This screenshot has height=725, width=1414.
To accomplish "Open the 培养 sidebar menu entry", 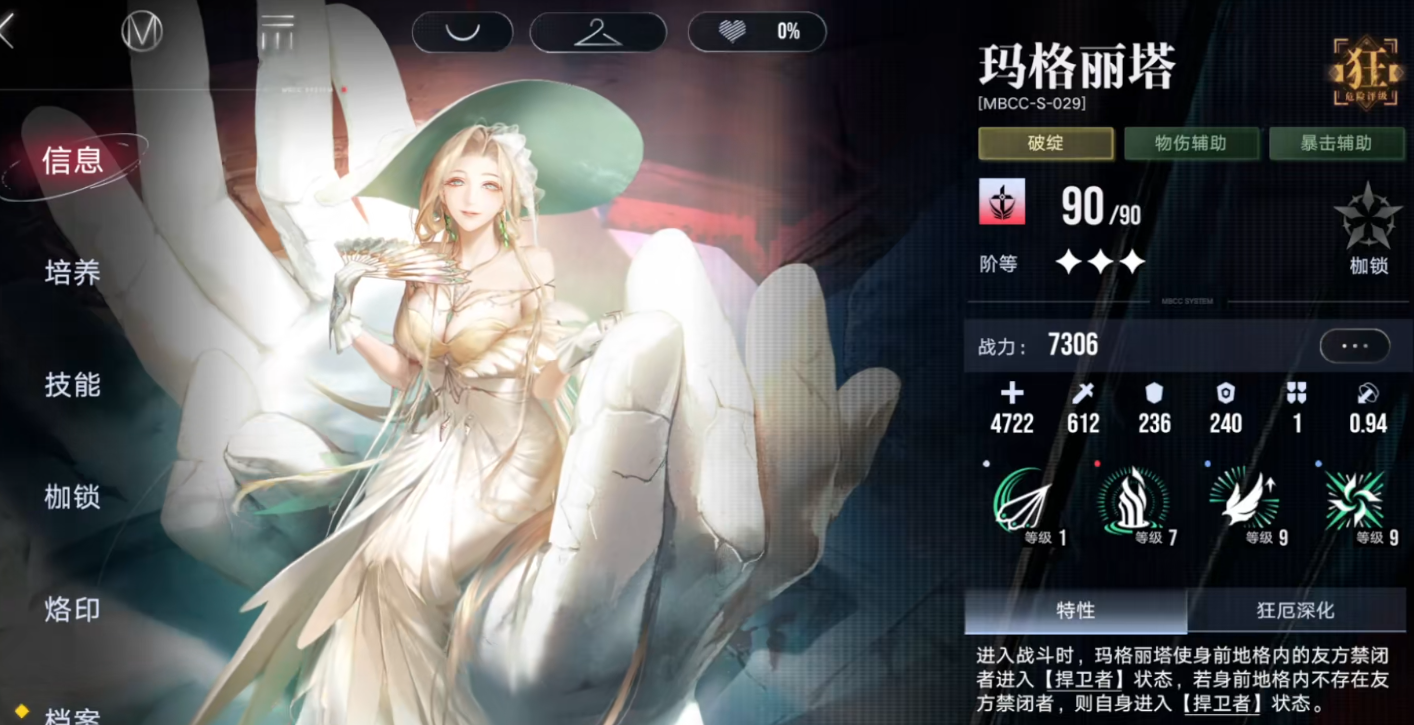I will click(x=72, y=272).
